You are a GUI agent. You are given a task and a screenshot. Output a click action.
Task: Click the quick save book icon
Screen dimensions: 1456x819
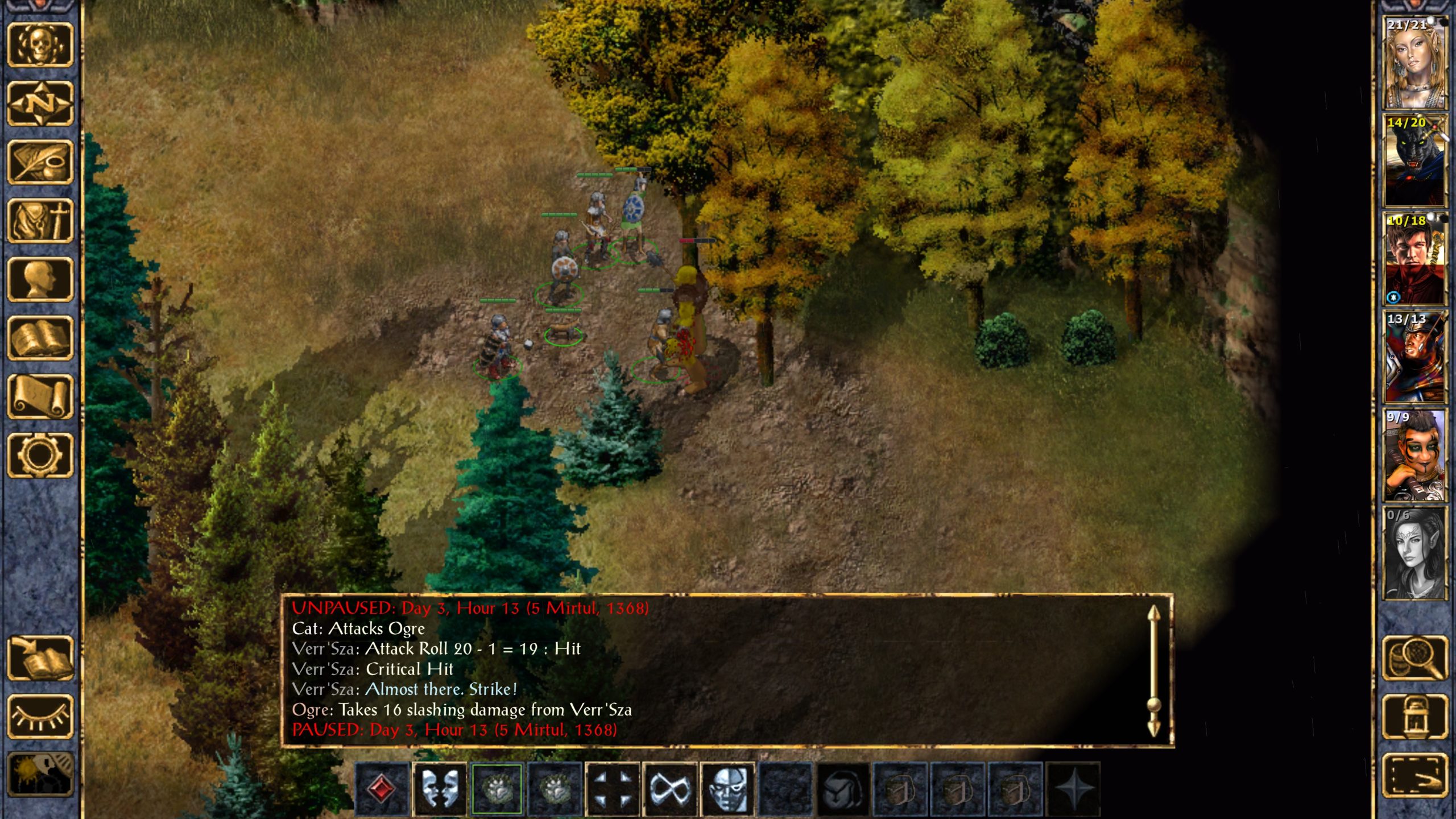coord(40,658)
